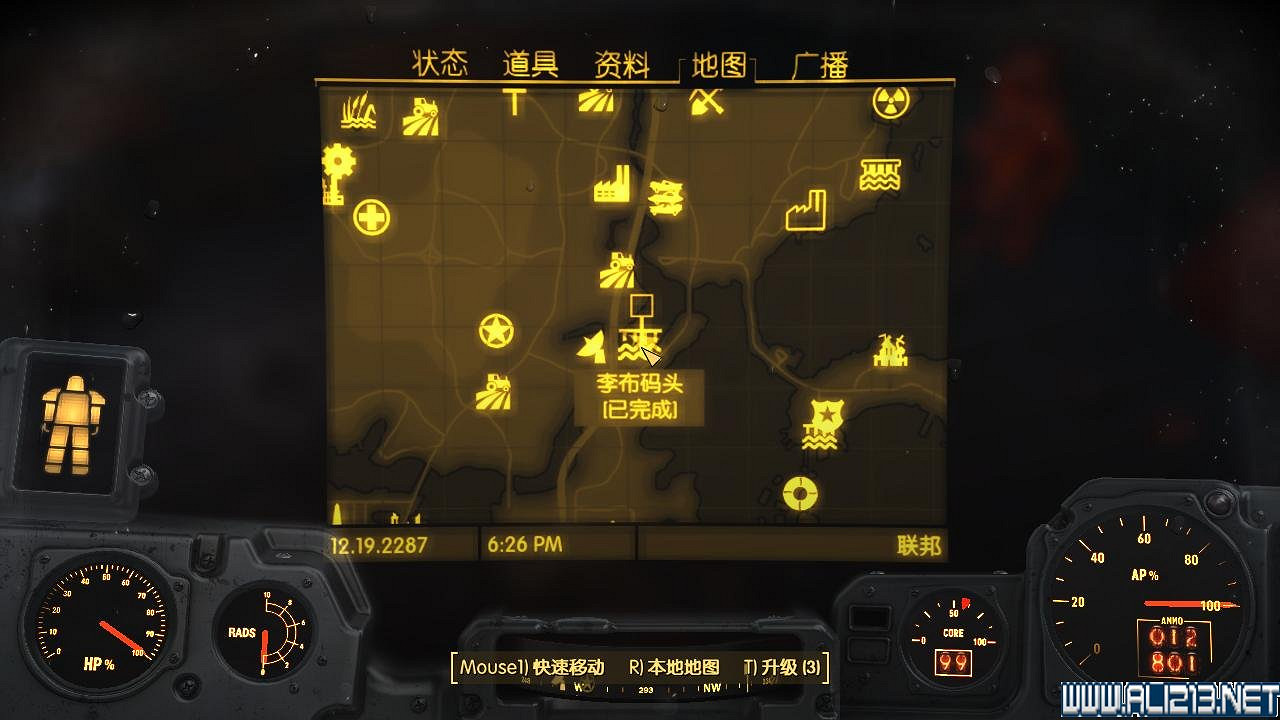Click the medical cross location marker

coord(372,215)
